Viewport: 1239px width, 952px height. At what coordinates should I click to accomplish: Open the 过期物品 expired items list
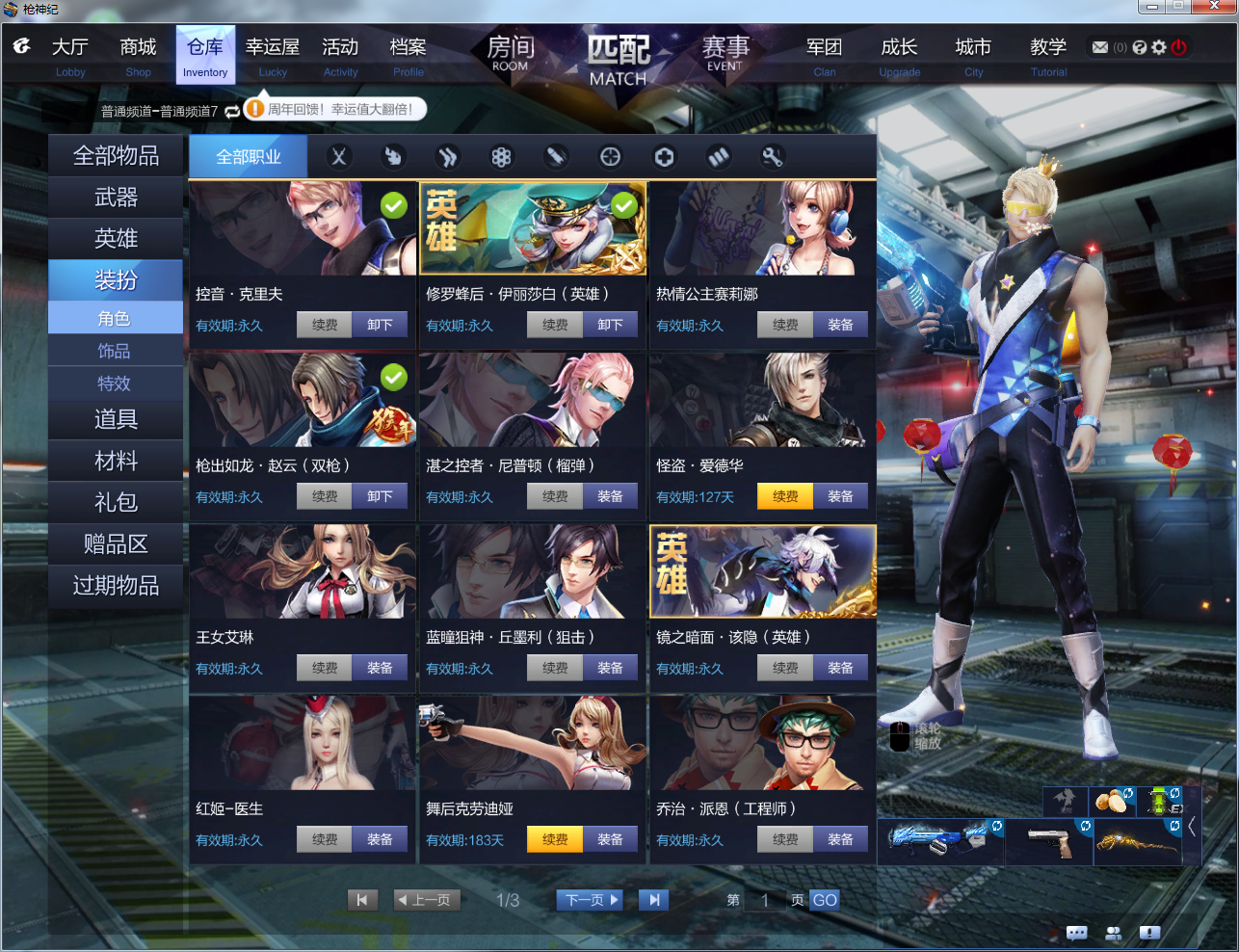click(116, 585)
